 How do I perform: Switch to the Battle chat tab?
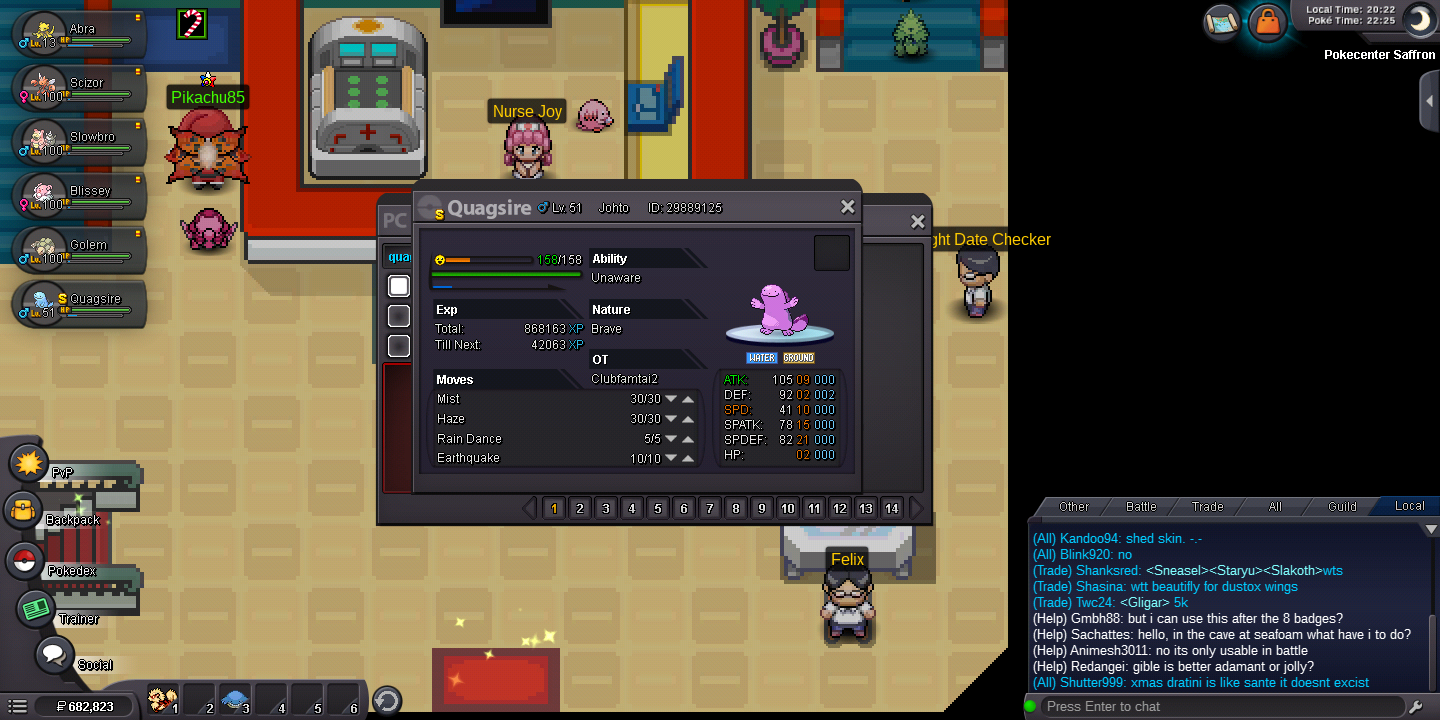[1141, 506]
